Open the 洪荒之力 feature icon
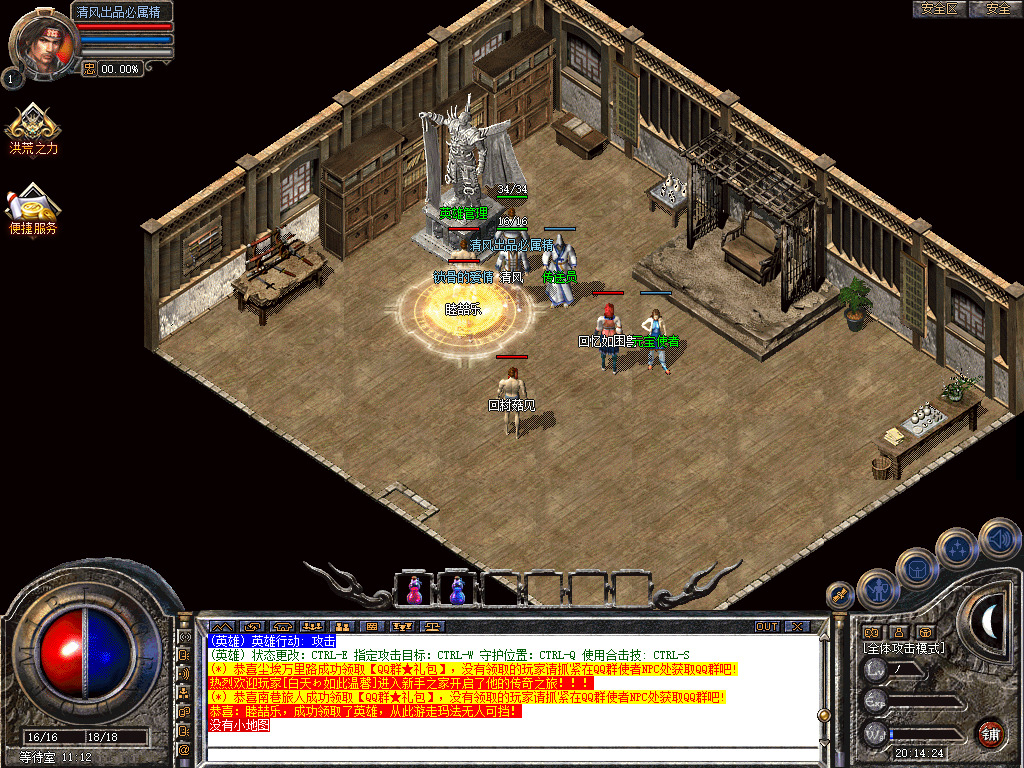The height and width of the screenshot is (768, 1024). [x=34, y=127]
